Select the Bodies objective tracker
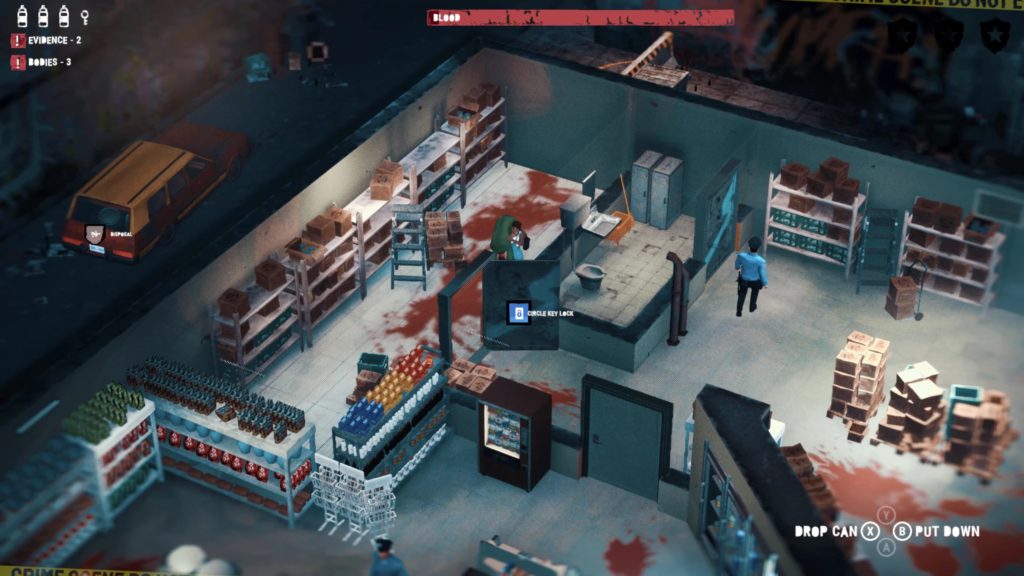Viewport: 1024px width, 576px height. click(x=42, y=62)
